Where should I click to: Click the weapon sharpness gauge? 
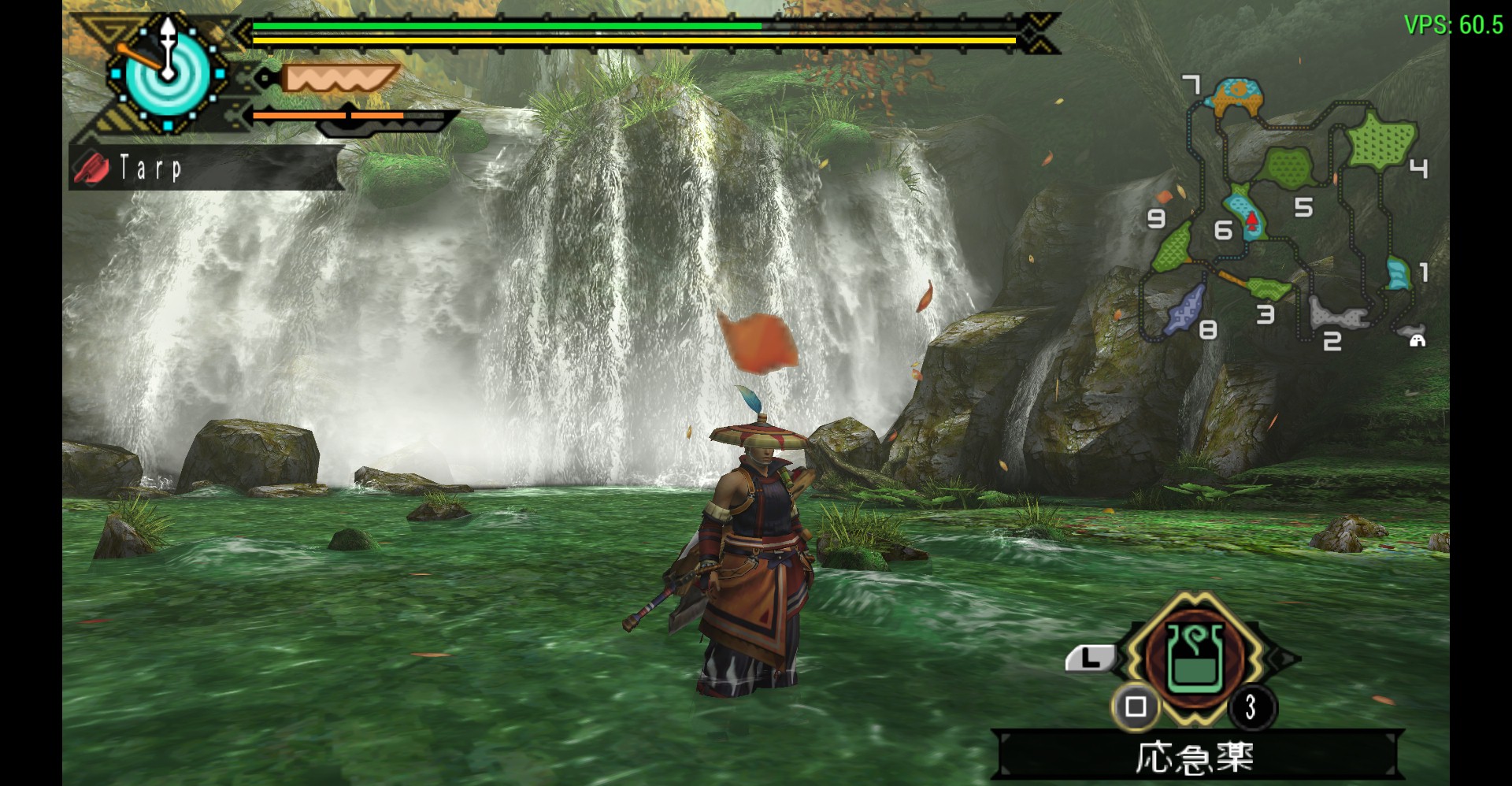[340, 79]
